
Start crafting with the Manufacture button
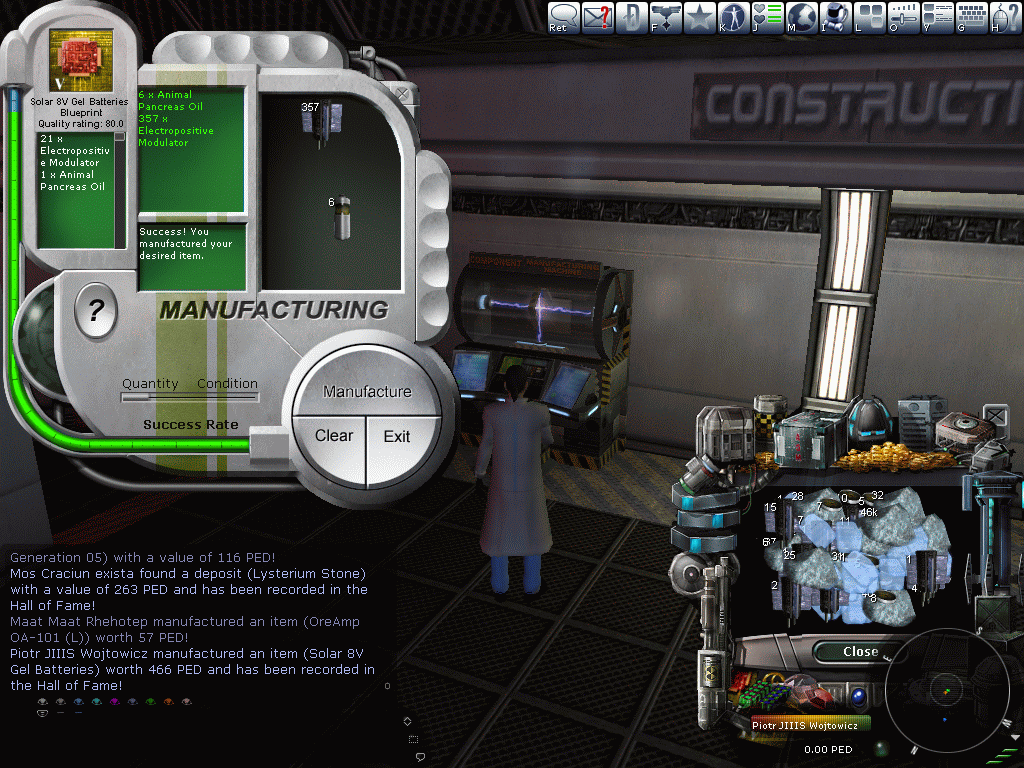[x=367, y=391]
